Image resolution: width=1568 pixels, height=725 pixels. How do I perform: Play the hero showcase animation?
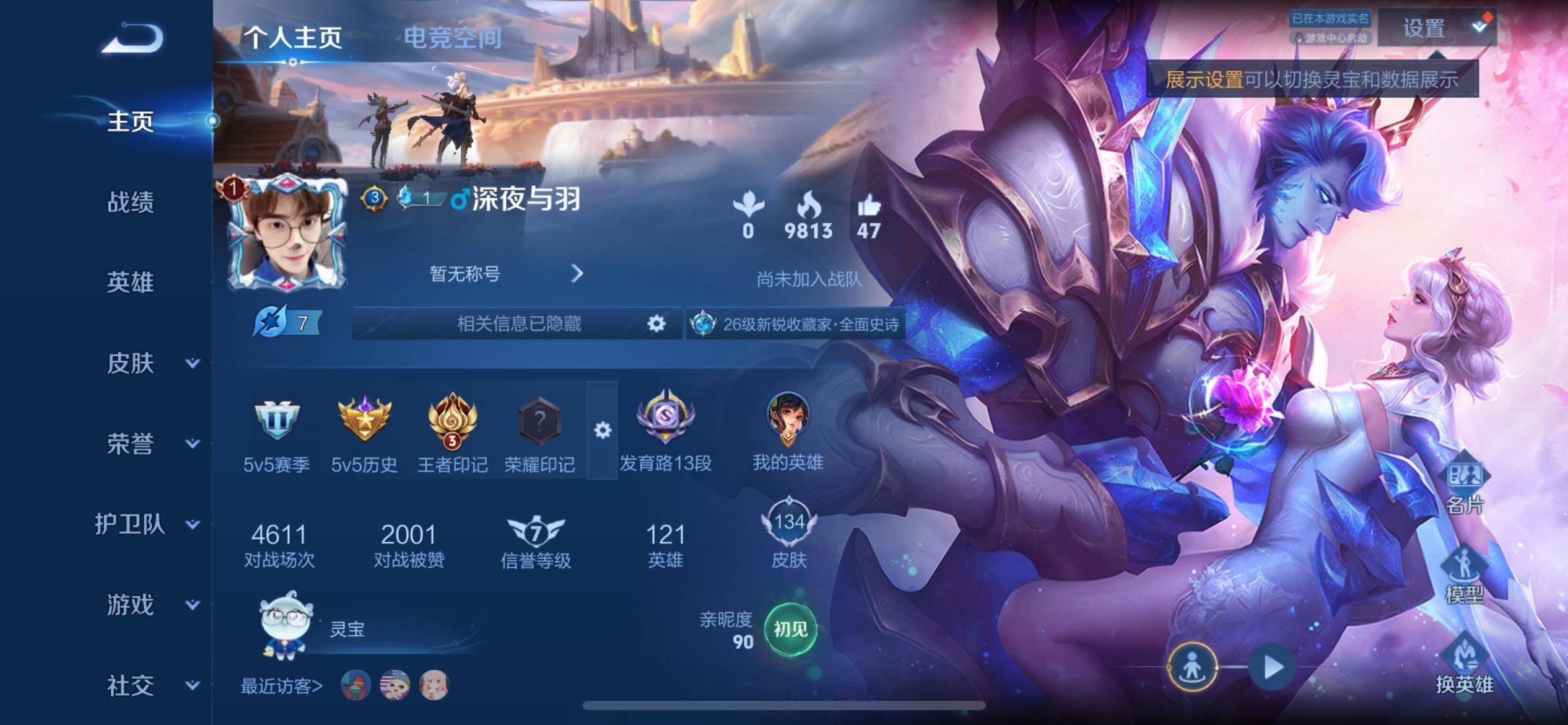point(1273,667)
